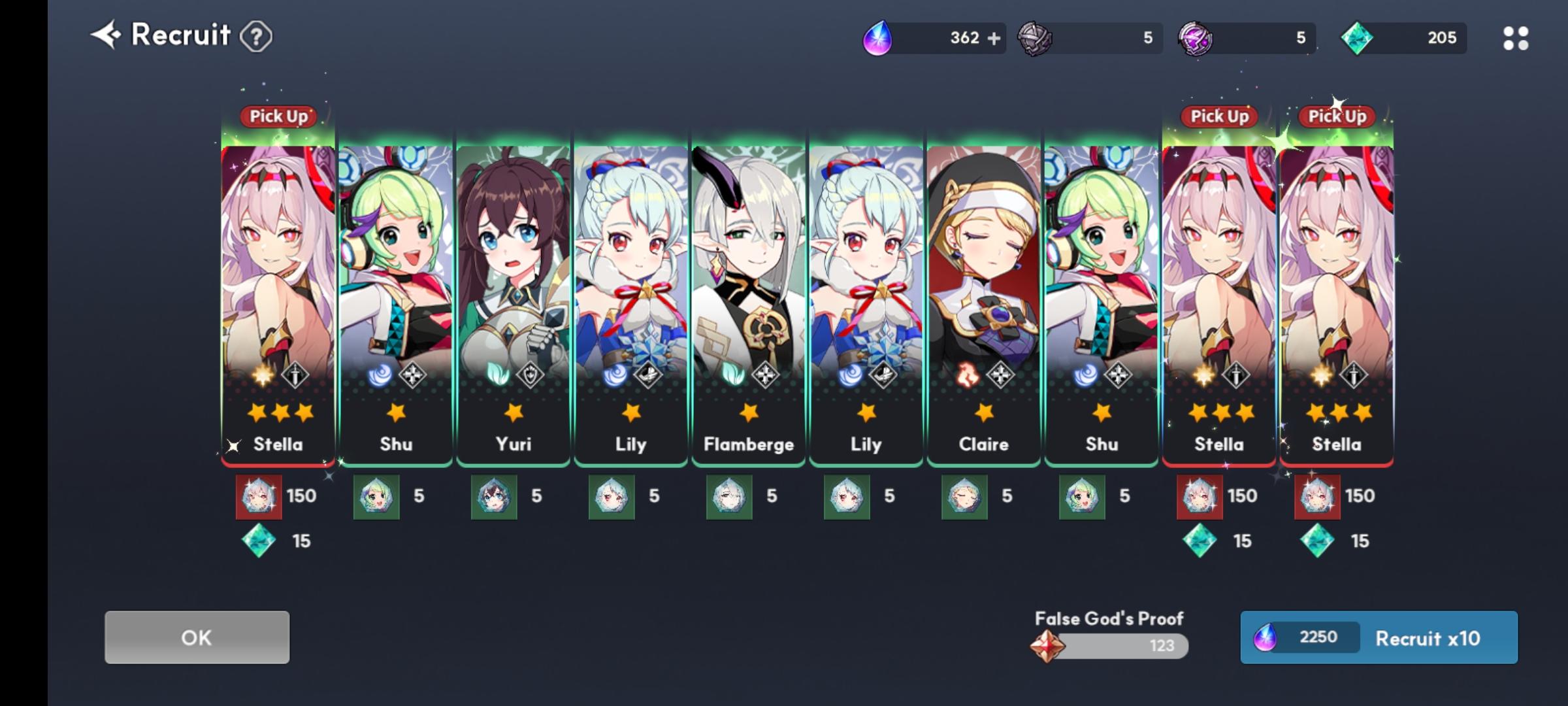Click the Stella shard icon showing 150
The width and height of the screenshot is (1568, 706).
click(x=259, y=496)
